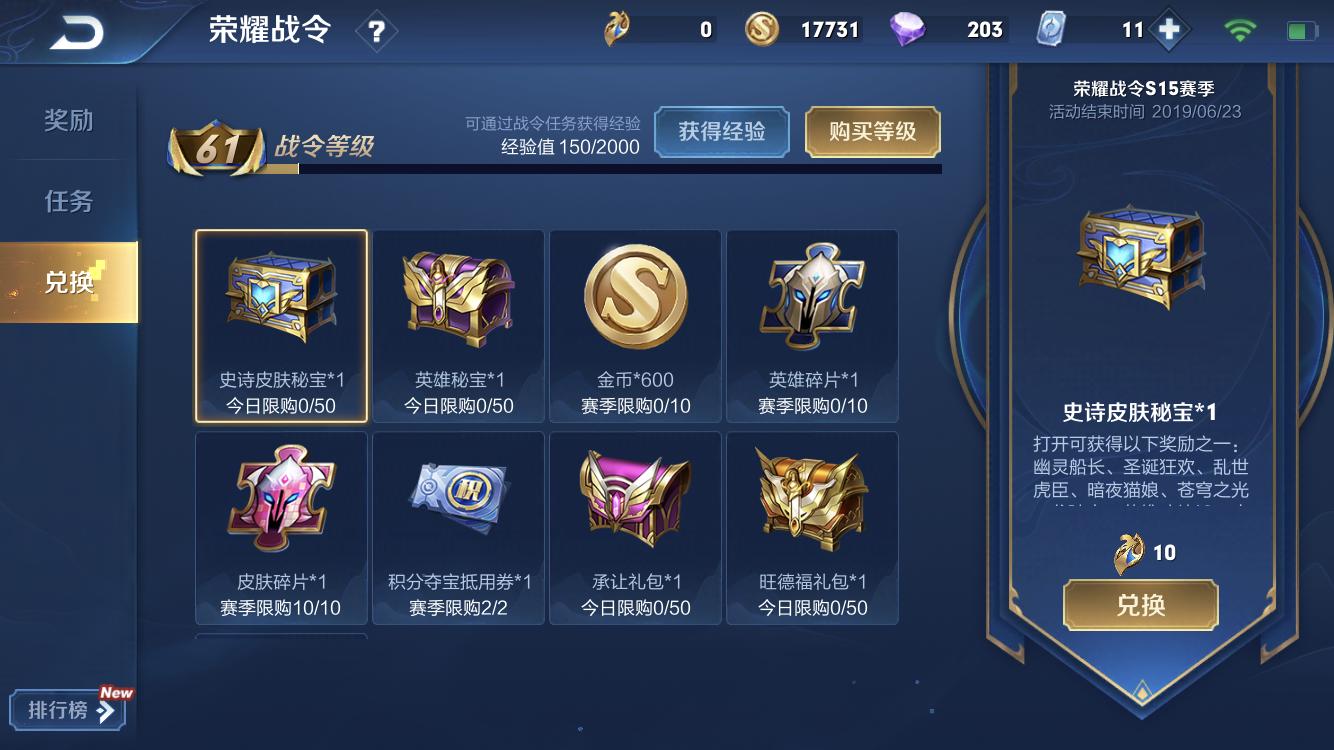This screenshot has width=1334, height=750.
Task: Open the 排行榜 leaderboard
Action: click(68, 710)
